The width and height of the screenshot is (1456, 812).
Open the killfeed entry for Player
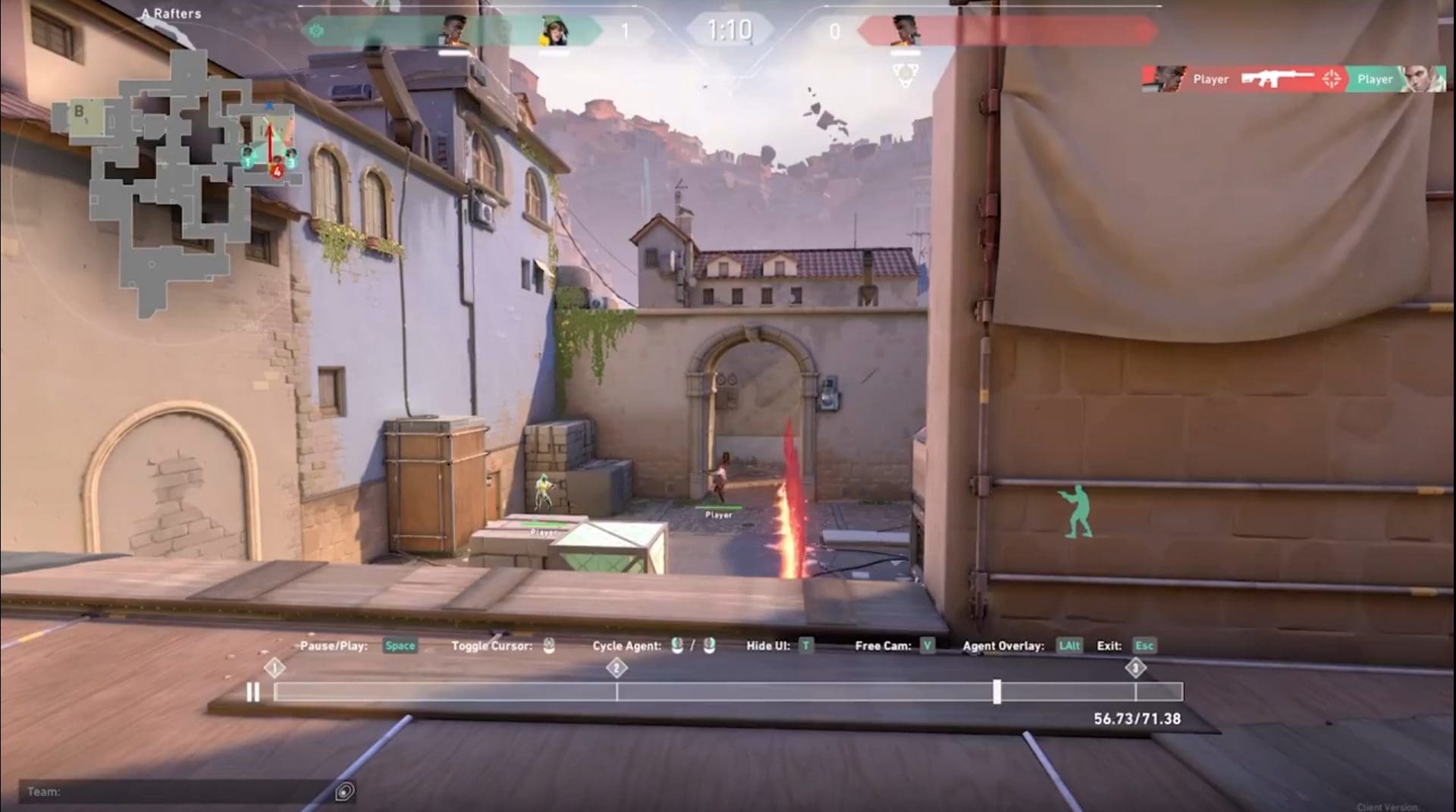1210,79
